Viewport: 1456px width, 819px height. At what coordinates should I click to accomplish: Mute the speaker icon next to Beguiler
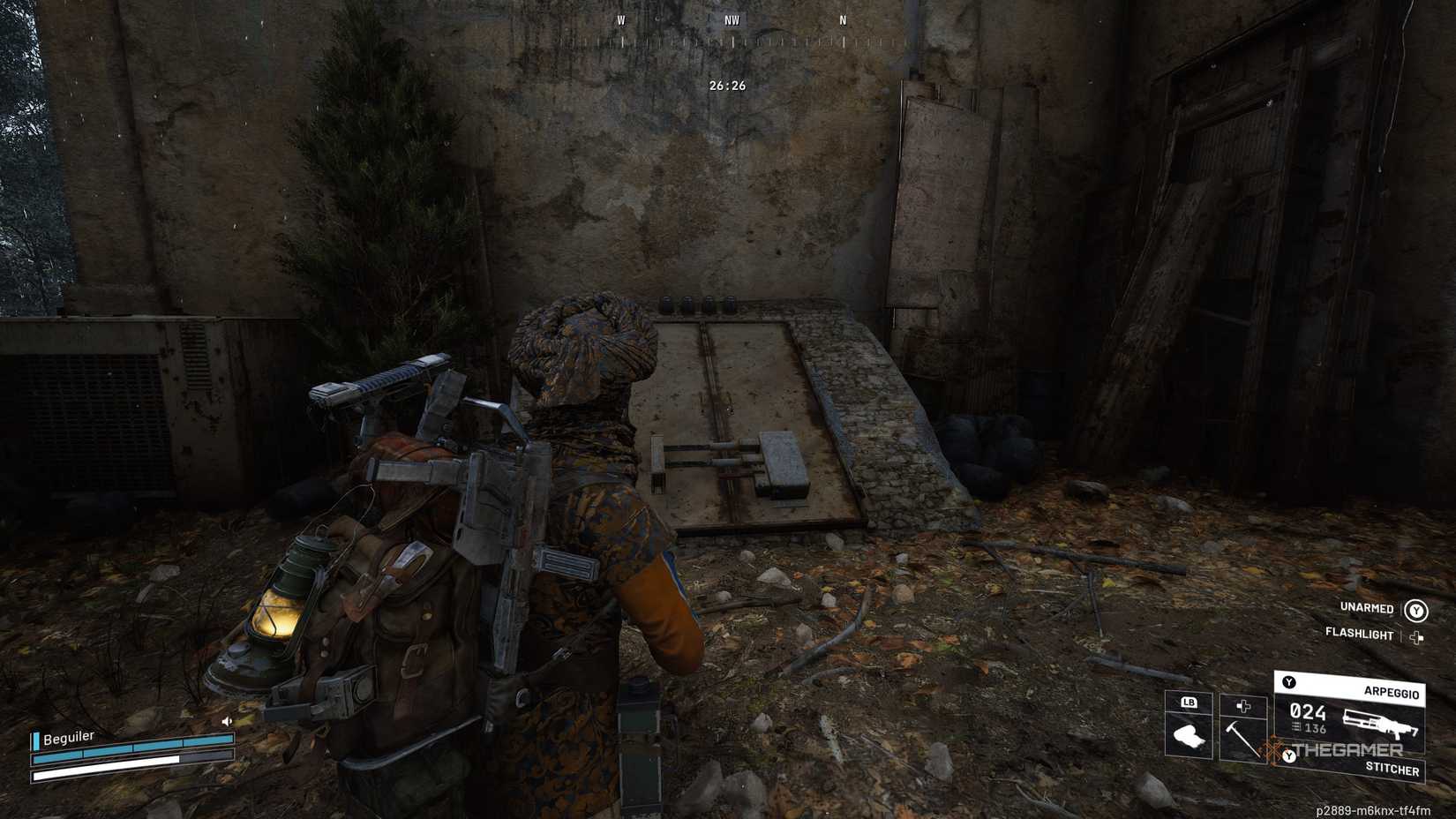point(226,720)
